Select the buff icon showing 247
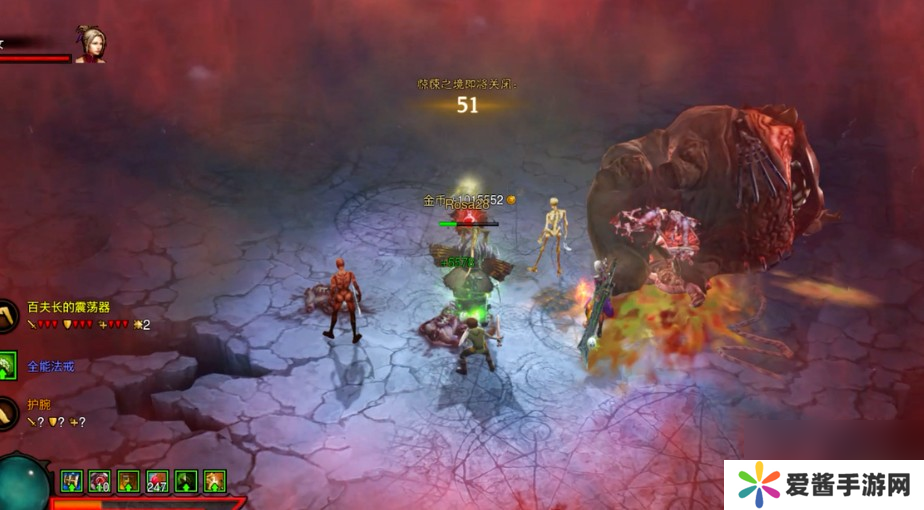The image size is (924, 510). click(158, 481)
